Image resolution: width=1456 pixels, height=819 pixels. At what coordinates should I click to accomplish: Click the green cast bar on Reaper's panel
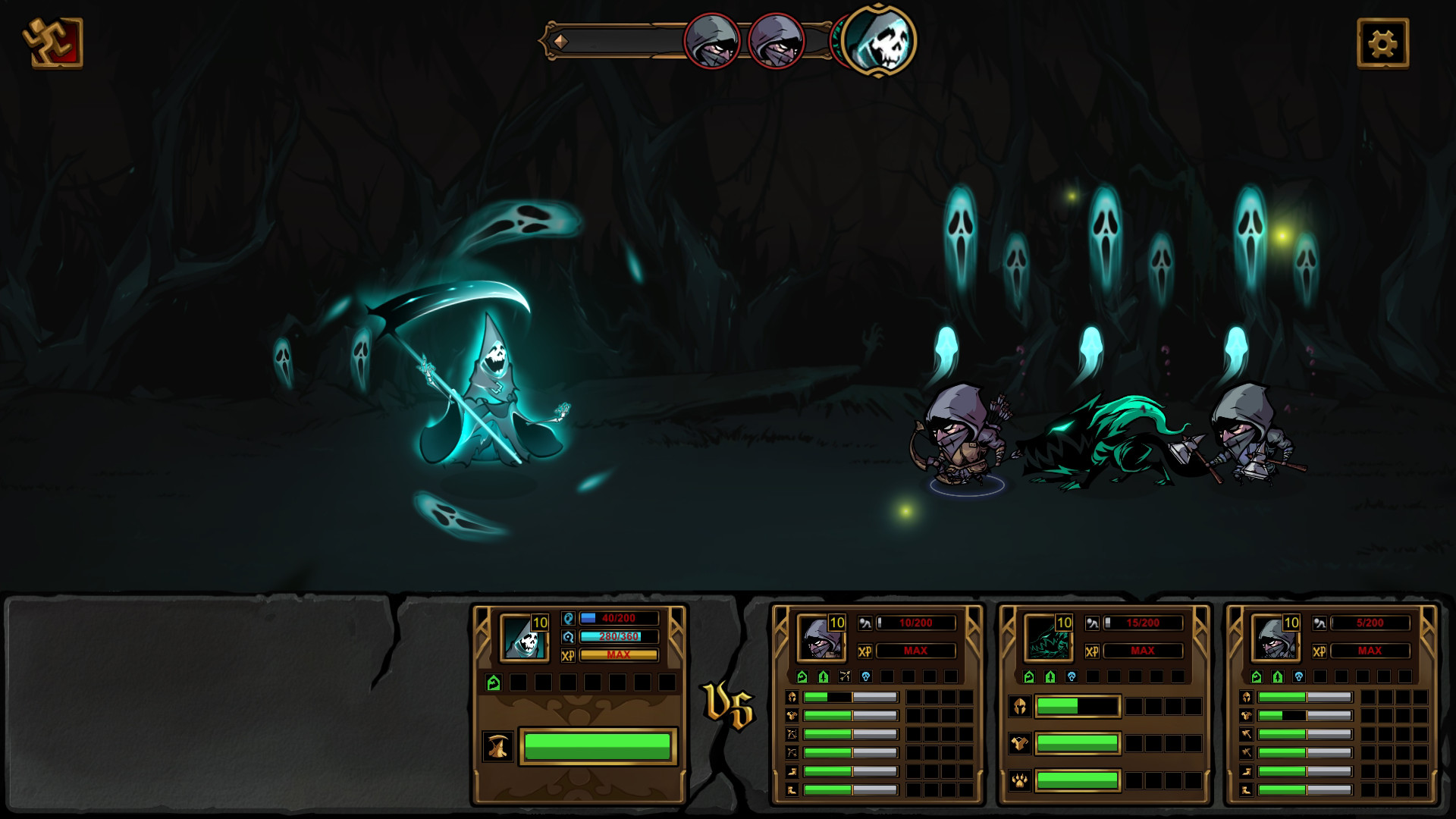click(x=598, y=746)
